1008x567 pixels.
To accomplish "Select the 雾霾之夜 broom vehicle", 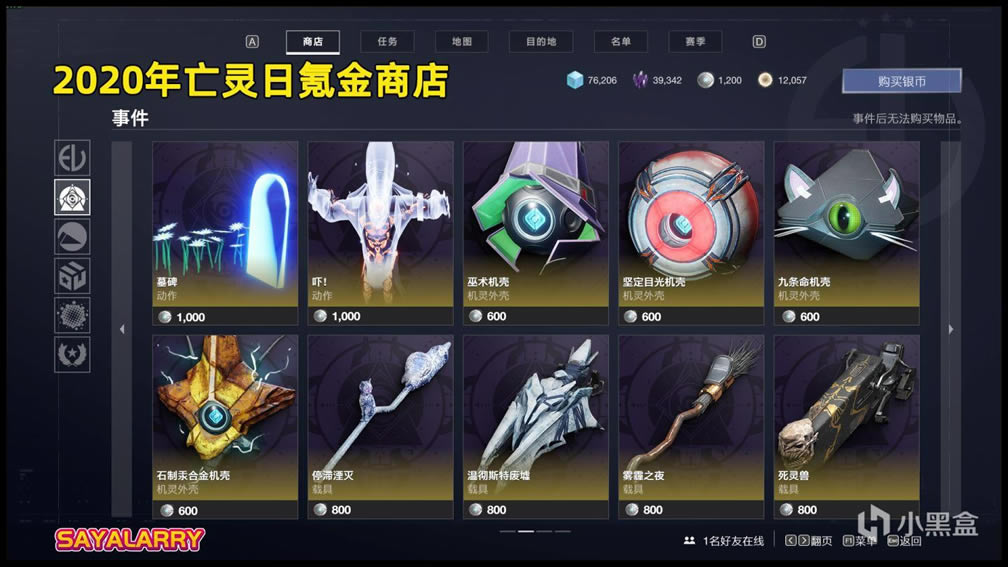I will tap(691, 426).
